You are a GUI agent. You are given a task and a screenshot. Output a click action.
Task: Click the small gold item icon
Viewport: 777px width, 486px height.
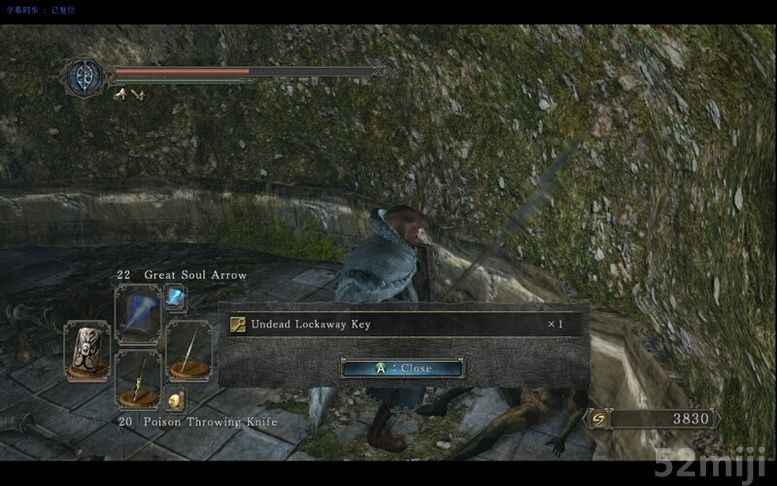175,400
